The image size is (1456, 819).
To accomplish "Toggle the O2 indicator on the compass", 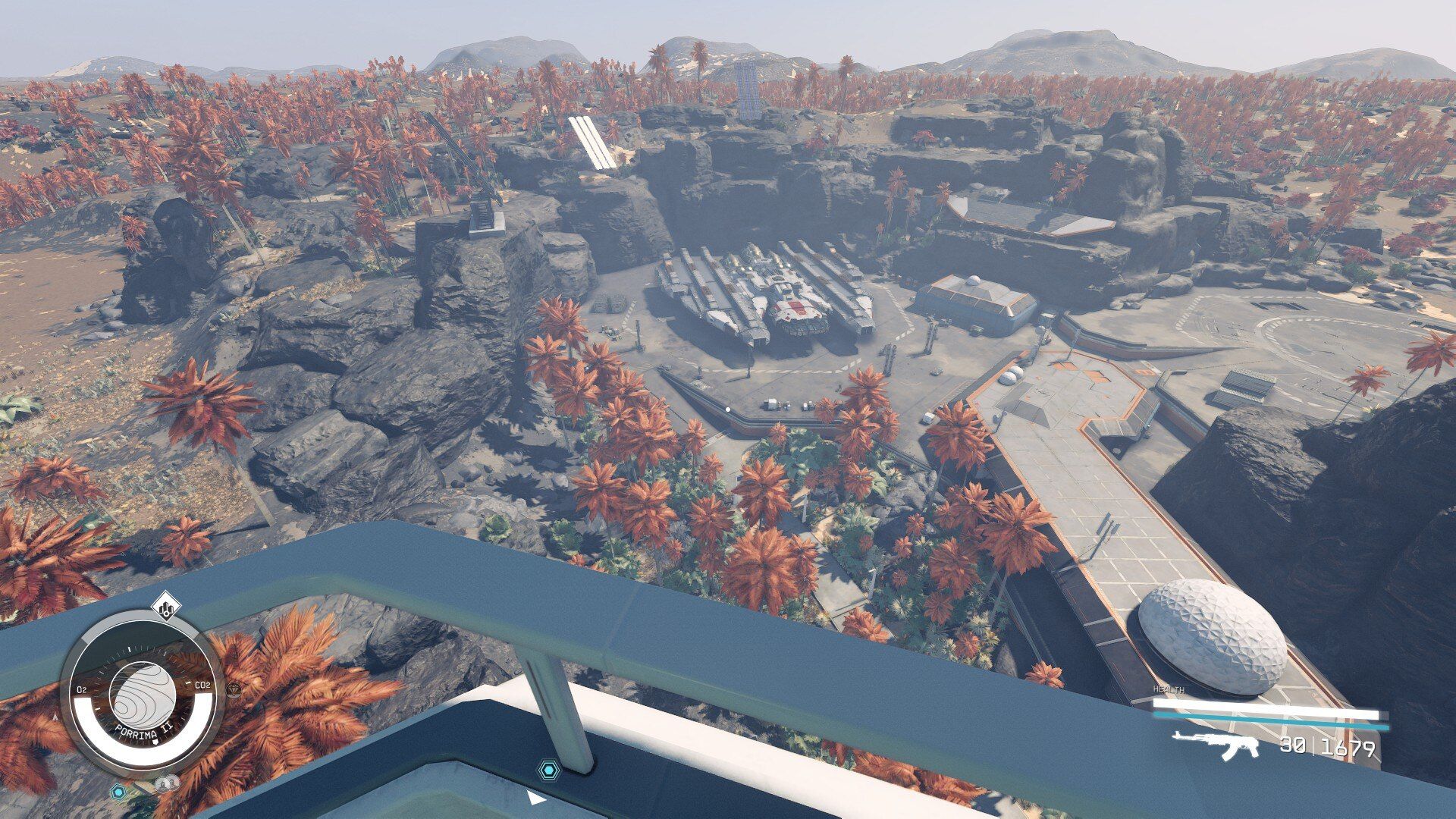I will coord(82,689).
